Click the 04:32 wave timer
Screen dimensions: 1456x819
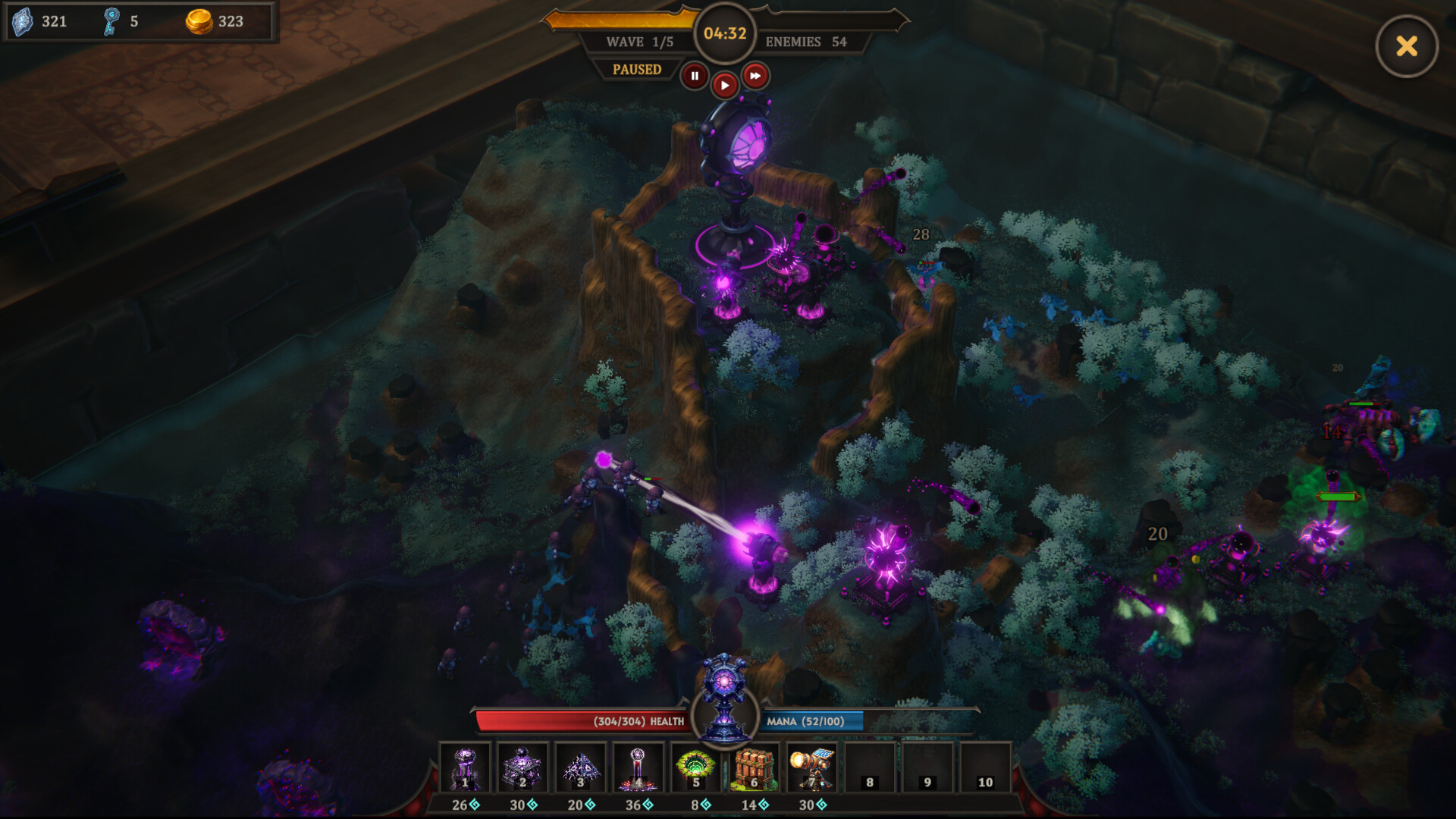725,33
